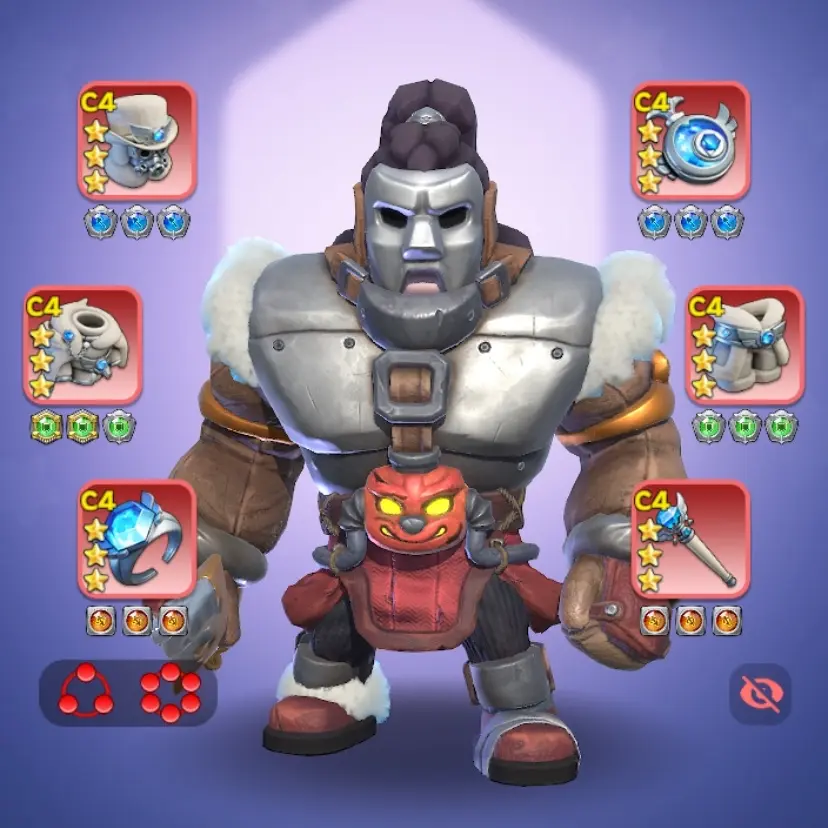Inspect the blue gem ring slot

tap(137, 540)
